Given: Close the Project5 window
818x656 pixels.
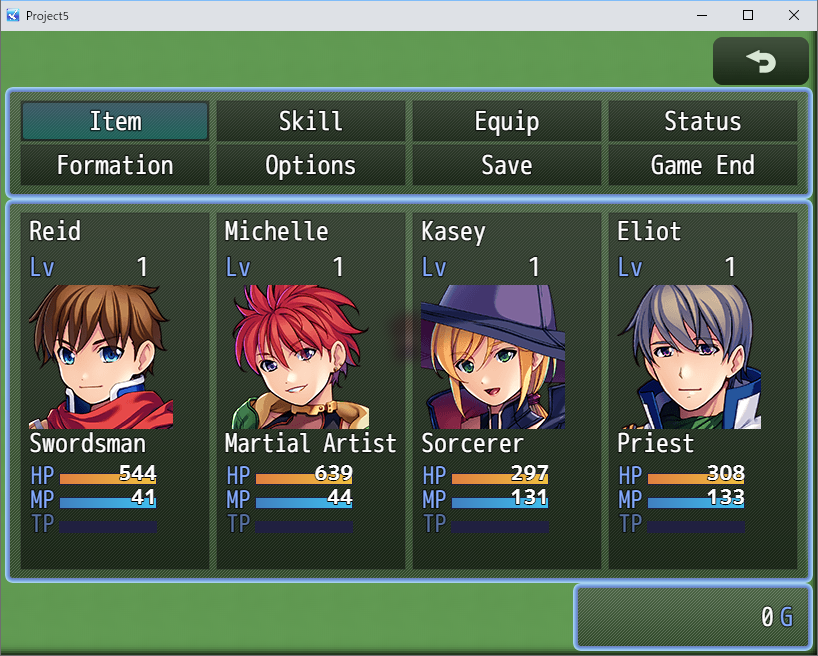Looking at the screenshot, I should pyautogui.click(x=794, y=15).
